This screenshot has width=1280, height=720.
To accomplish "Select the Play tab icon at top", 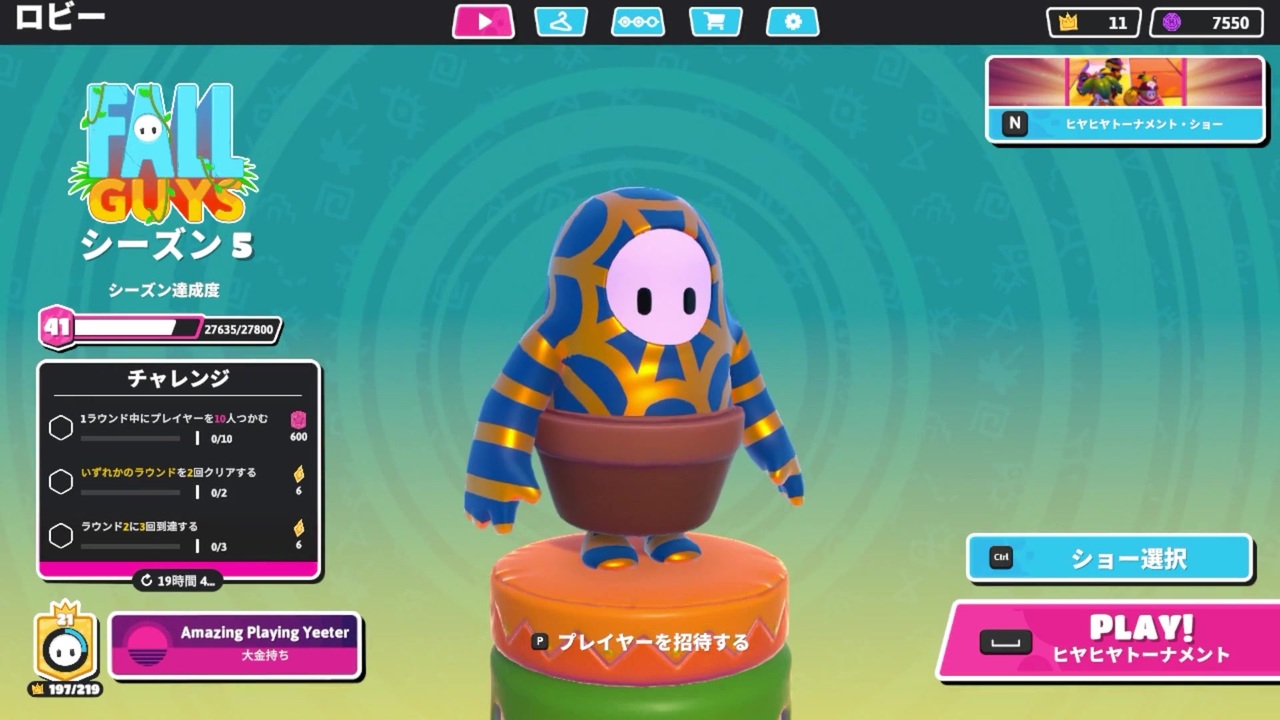I will click(x=483, y=20).
